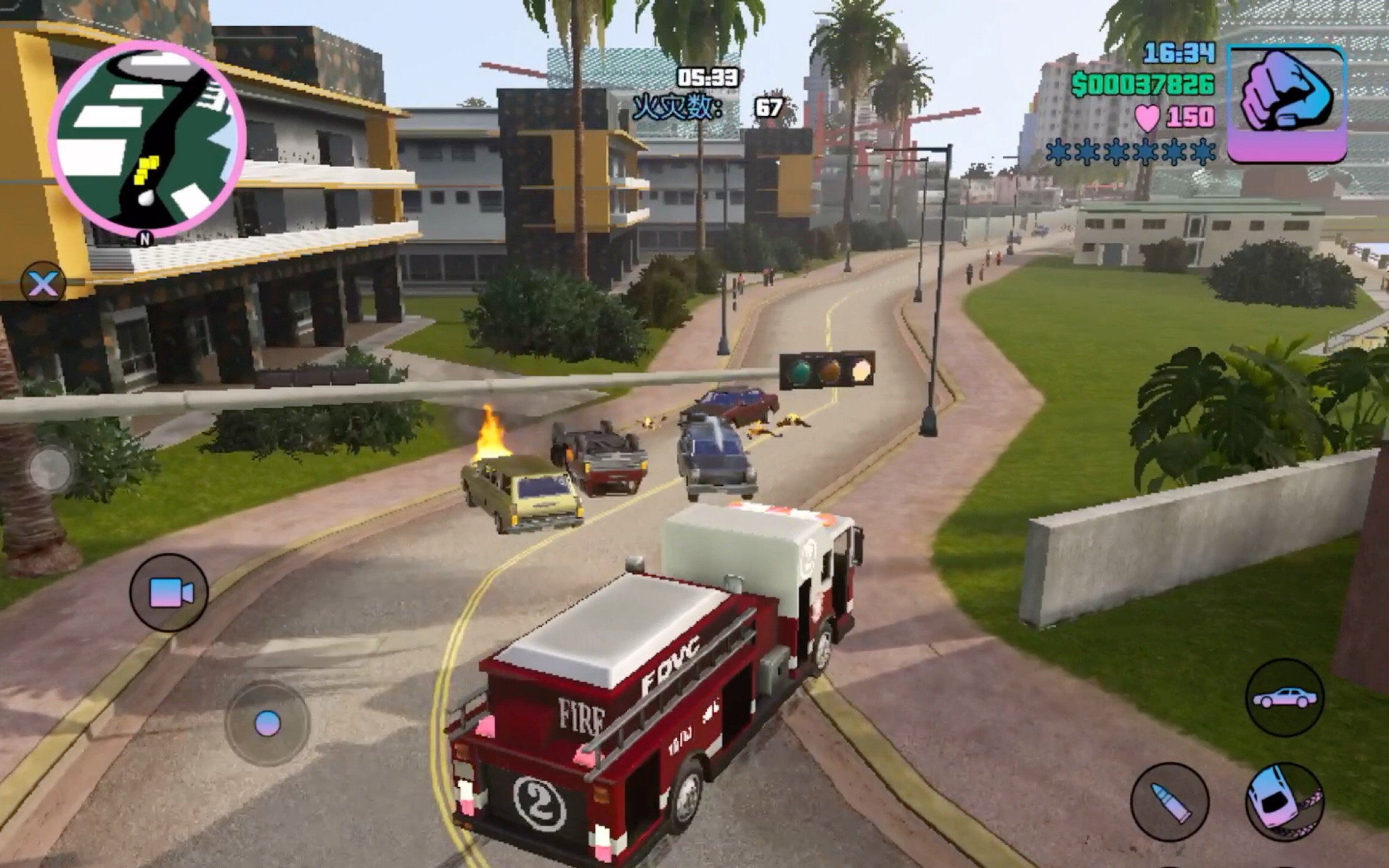The width and height of the screenshot is (1389, 868).
Task: Exit the vehicle using the car icon
Action: [1285, 697]
